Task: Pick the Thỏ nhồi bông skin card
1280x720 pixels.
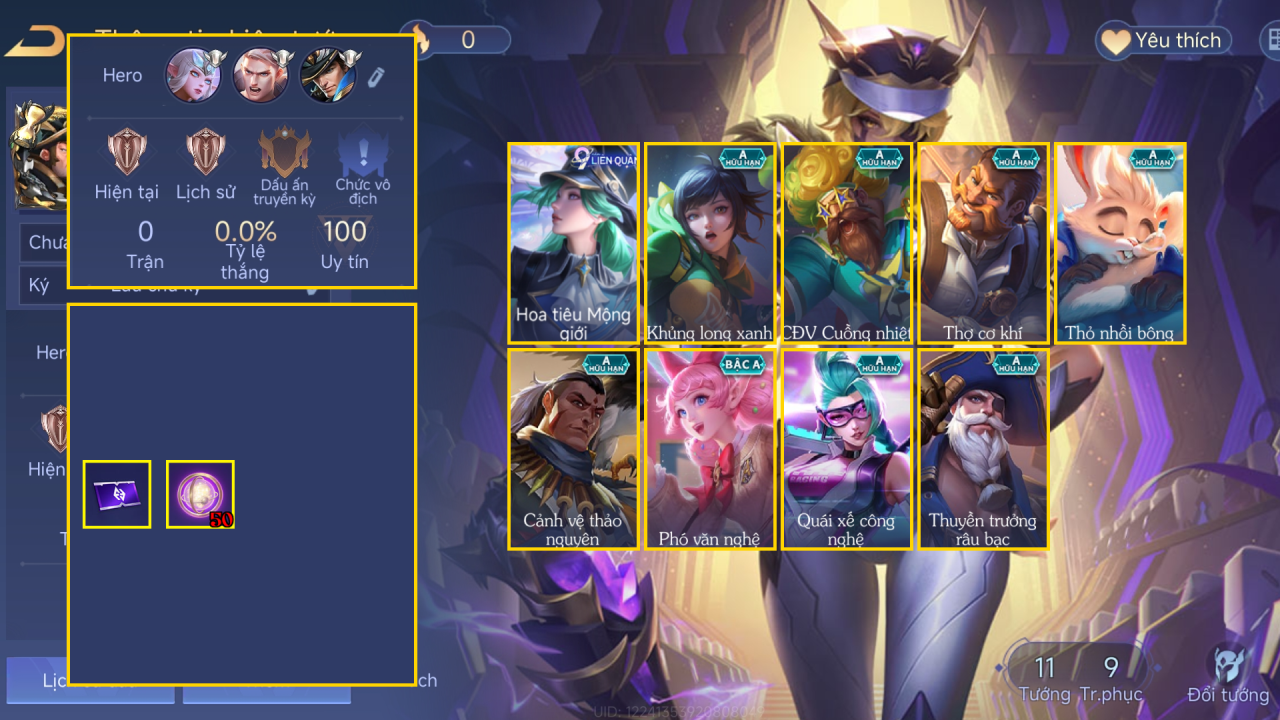Action: 1120,244
